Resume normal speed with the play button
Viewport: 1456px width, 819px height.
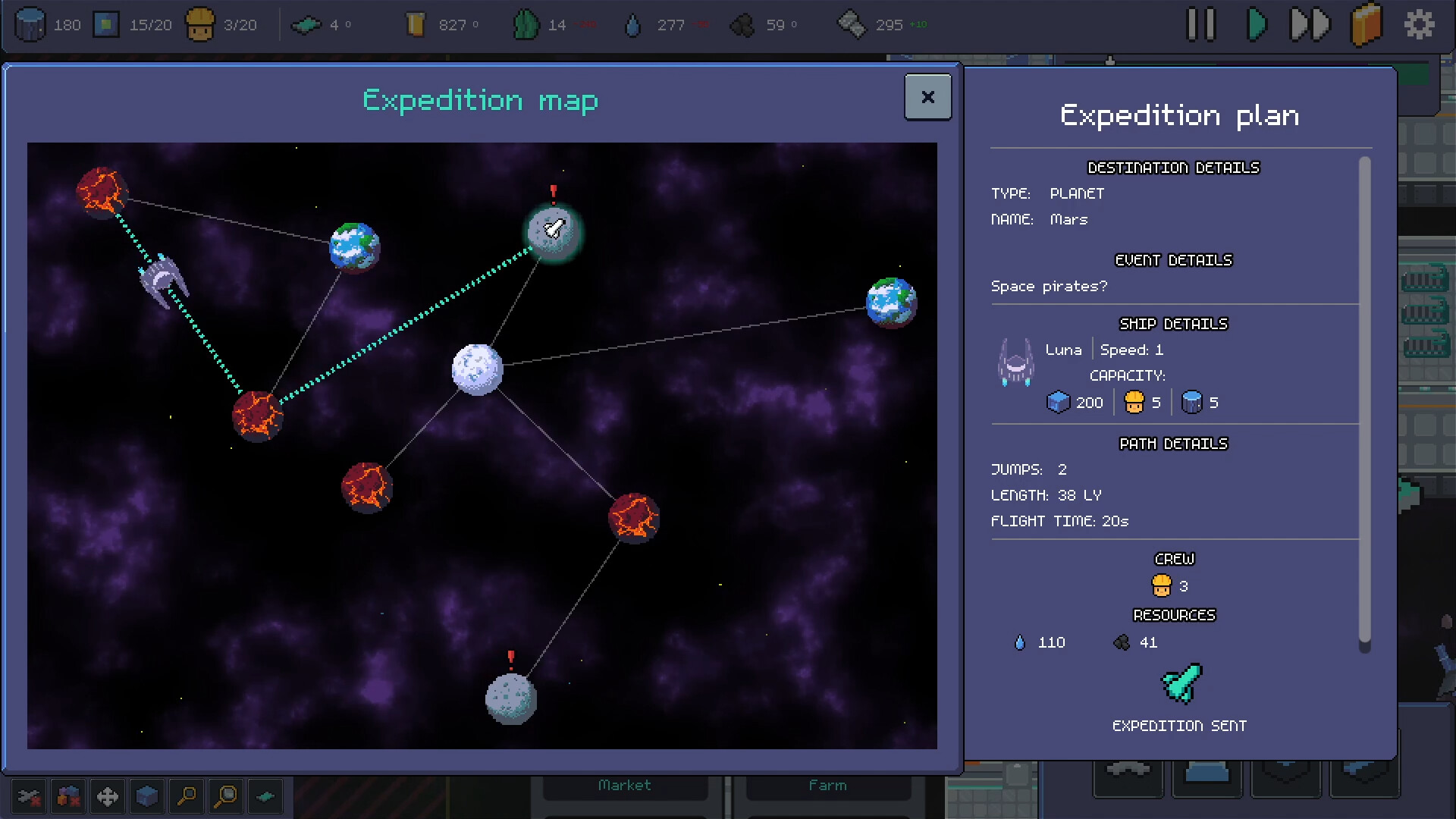[x=1257, y=24]
